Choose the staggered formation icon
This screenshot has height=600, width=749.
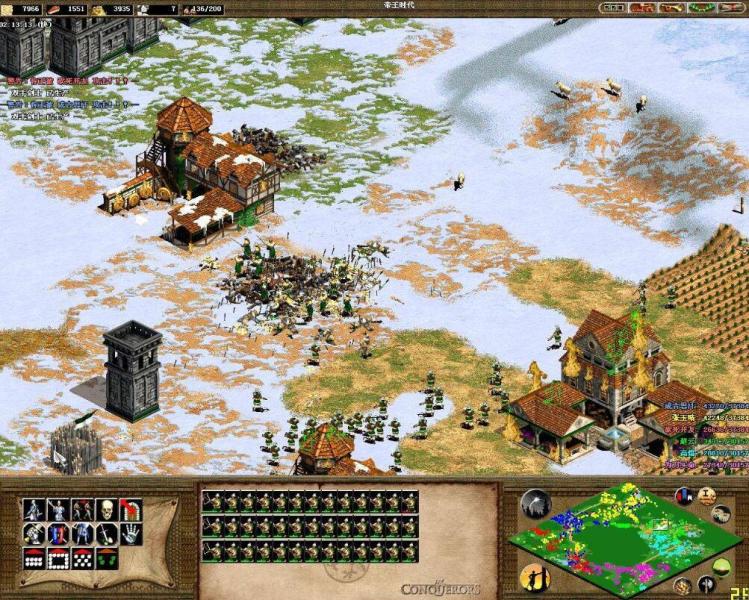point(83,559)
